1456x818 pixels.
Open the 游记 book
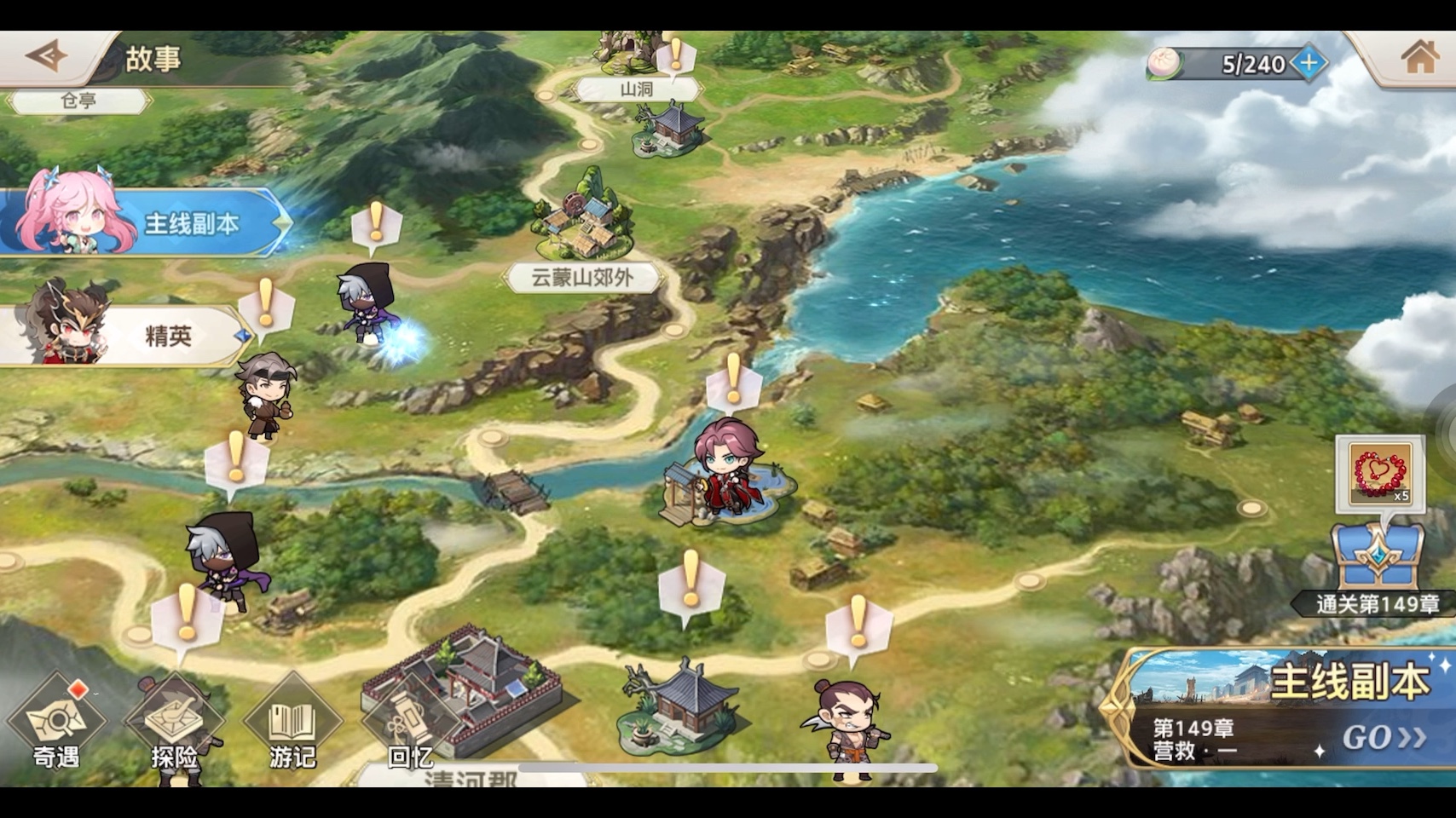(292, 724)
